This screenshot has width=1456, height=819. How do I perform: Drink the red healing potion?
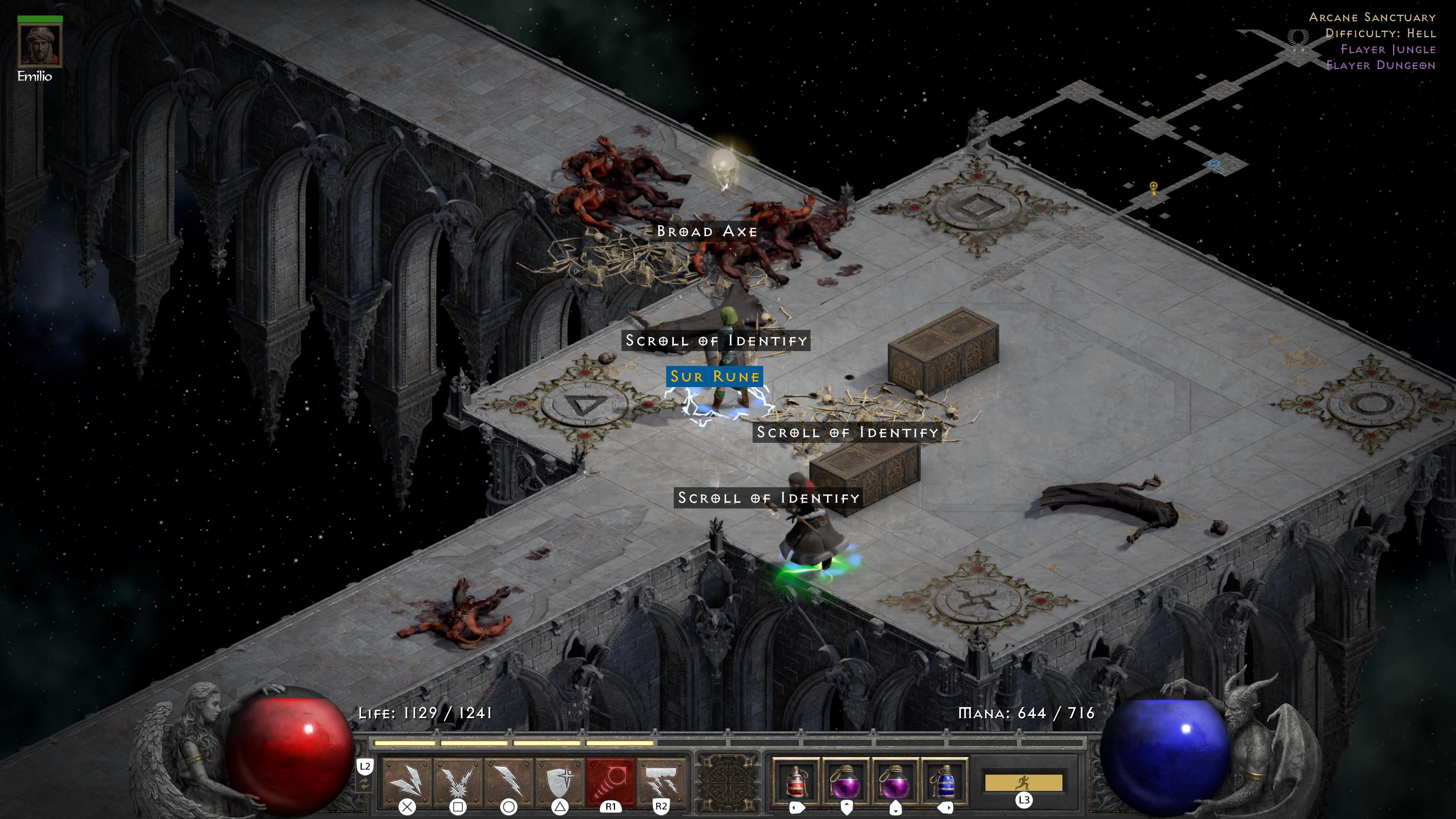796,782
